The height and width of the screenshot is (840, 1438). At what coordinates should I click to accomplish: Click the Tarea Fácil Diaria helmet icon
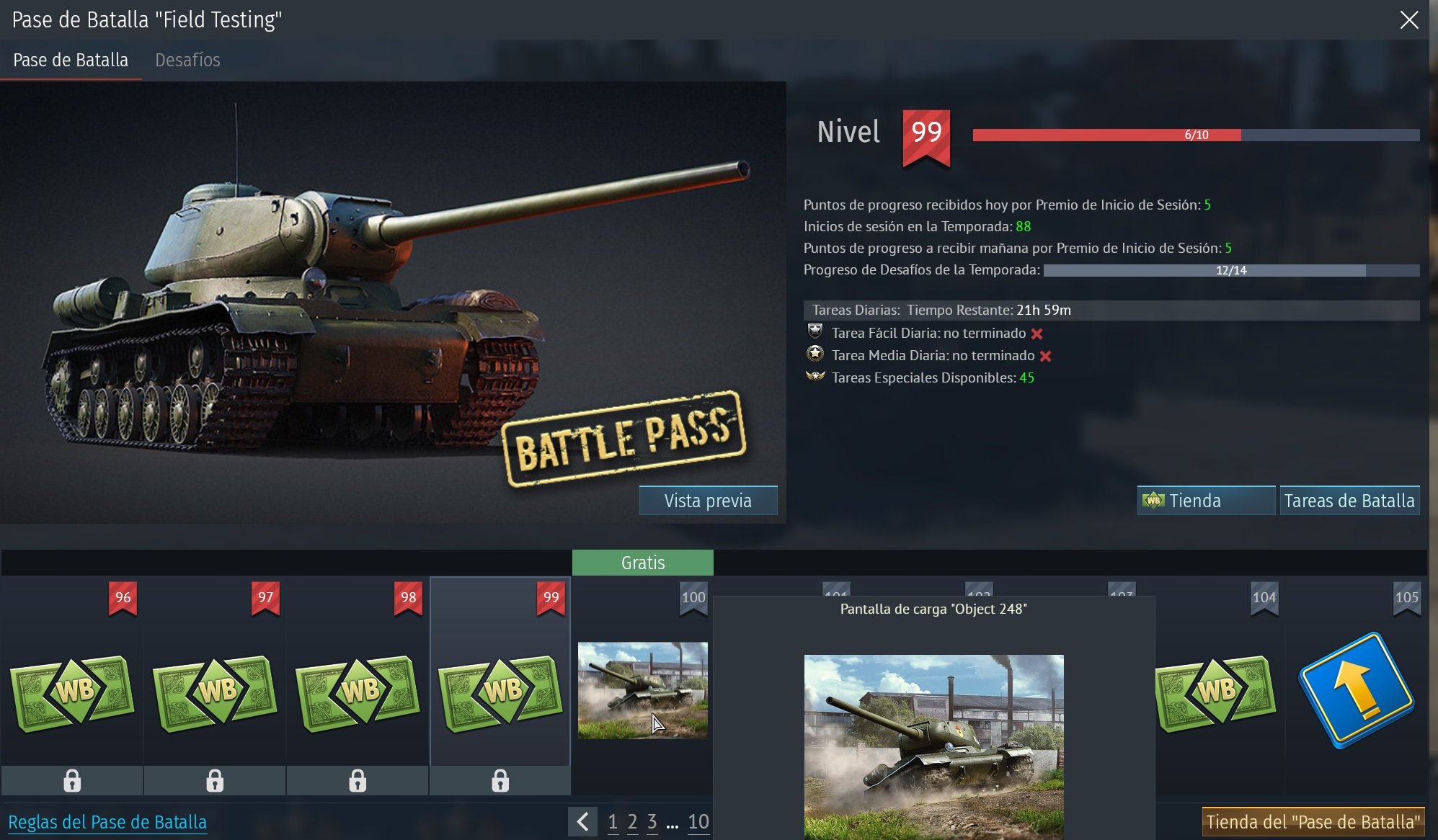point(815,333)
